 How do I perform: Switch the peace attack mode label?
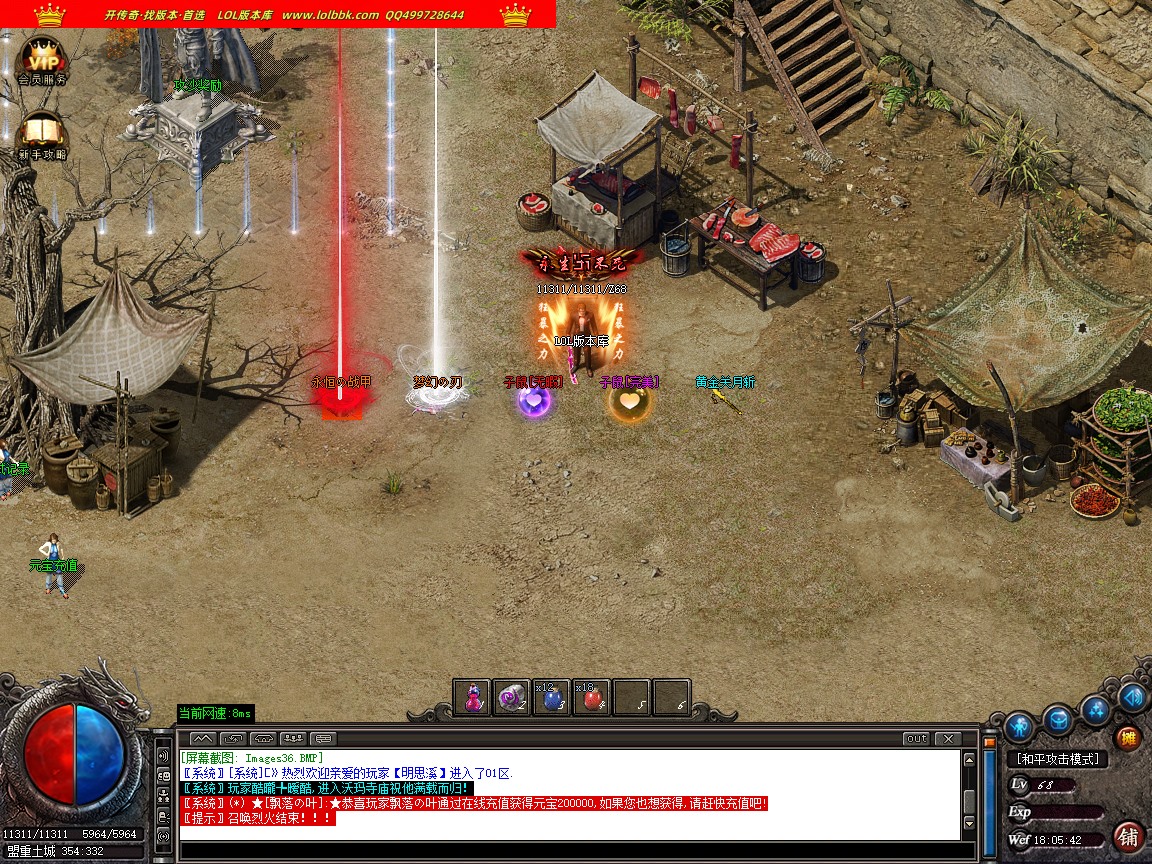pos(1057,760)
